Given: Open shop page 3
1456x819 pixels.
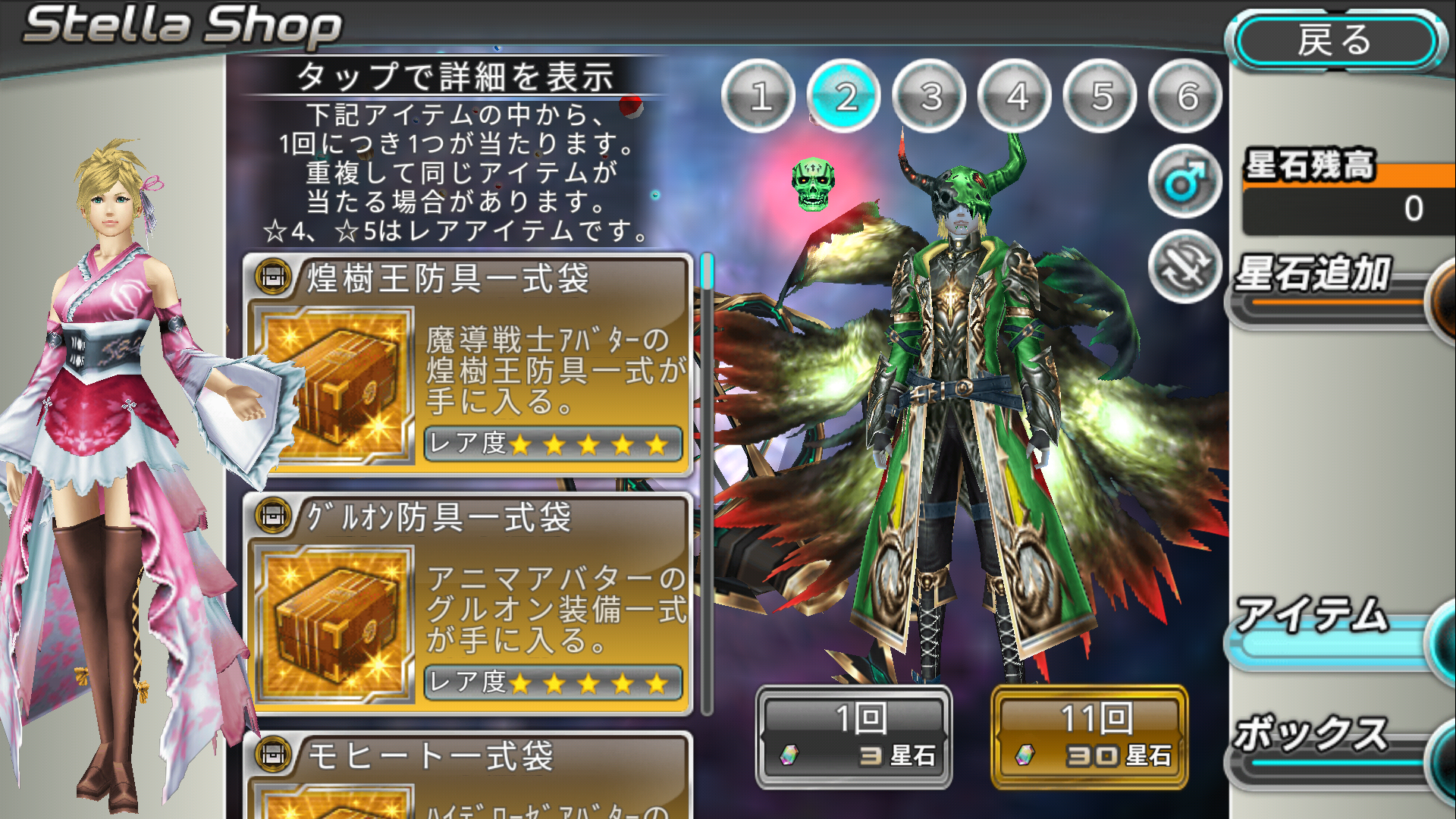Looking at the screenshot, I should [x=930, y=96].
